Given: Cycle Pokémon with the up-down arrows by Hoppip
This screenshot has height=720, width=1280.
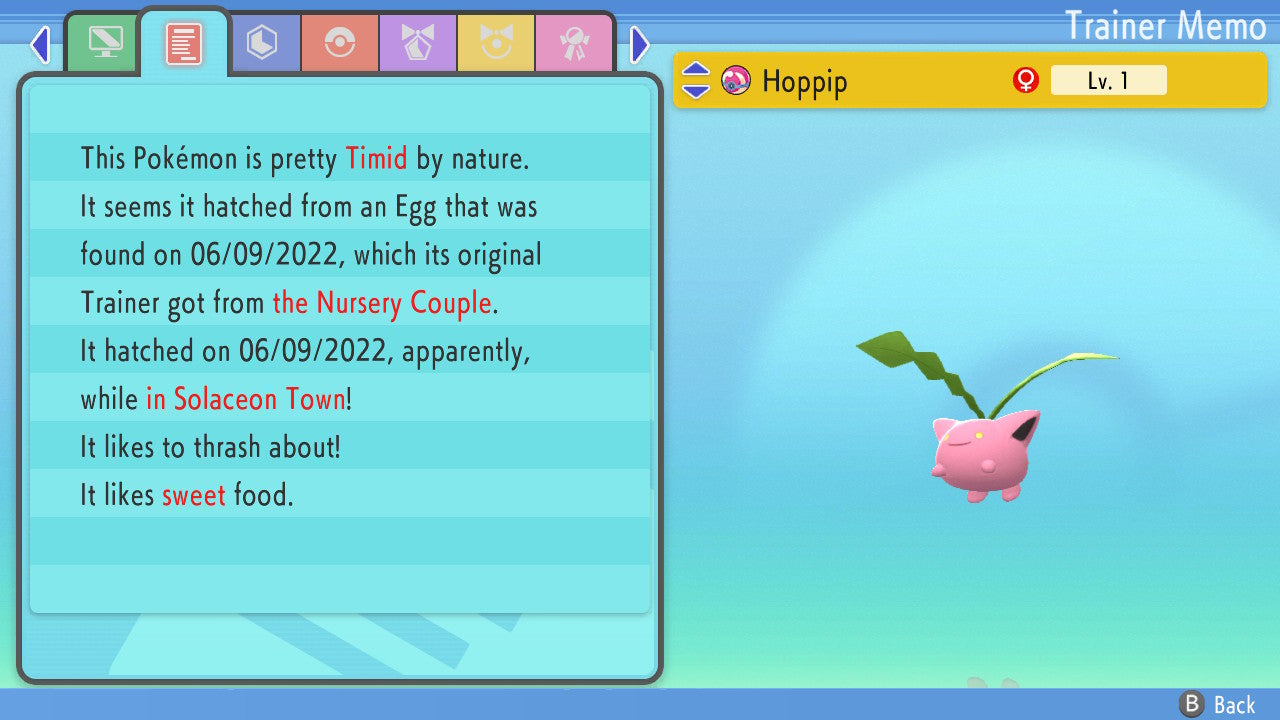Looking at the screenshot, I should click(696, 80).
